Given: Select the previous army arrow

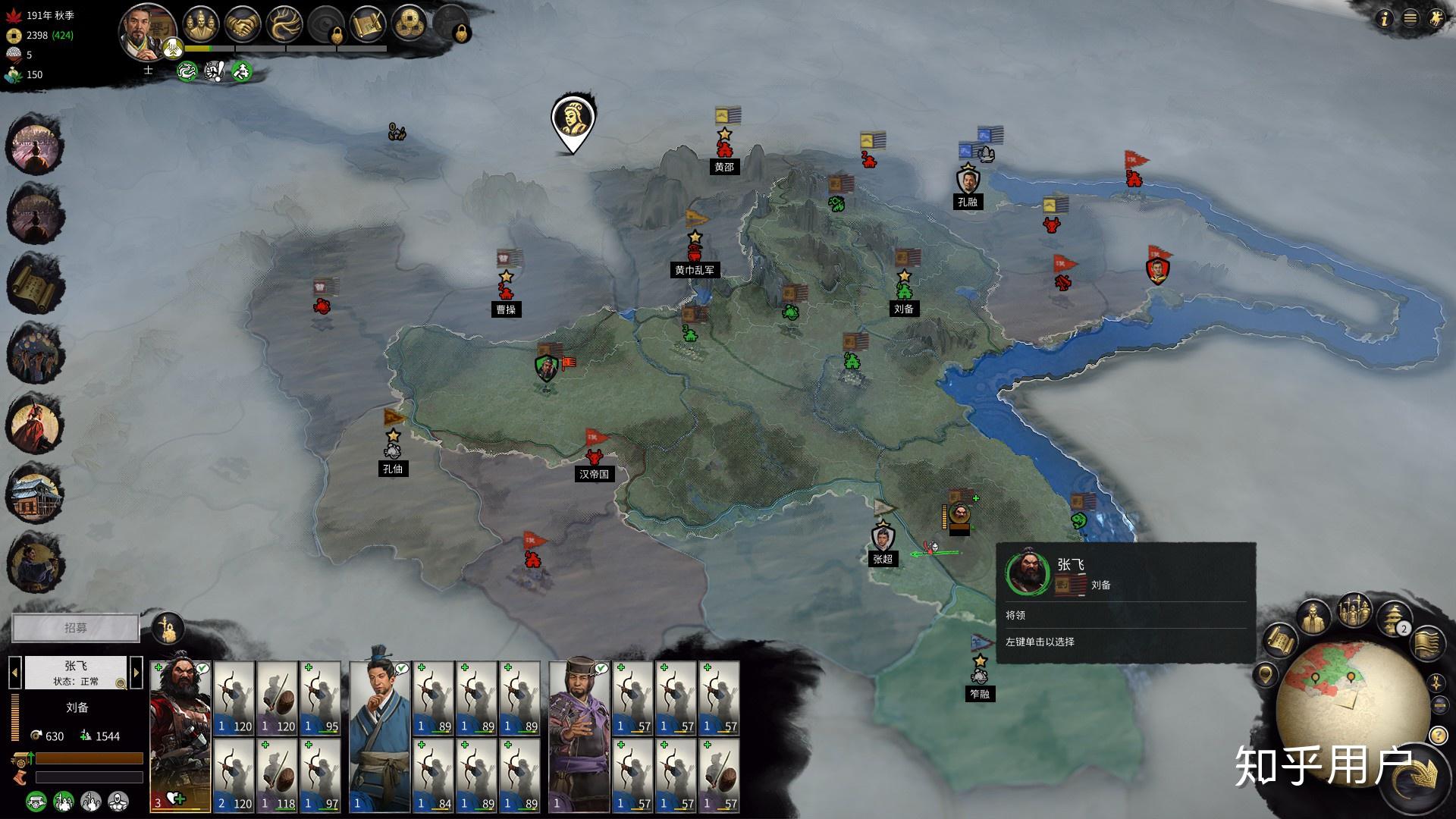Looking at the screenshot, I should (x=14, y=672).
